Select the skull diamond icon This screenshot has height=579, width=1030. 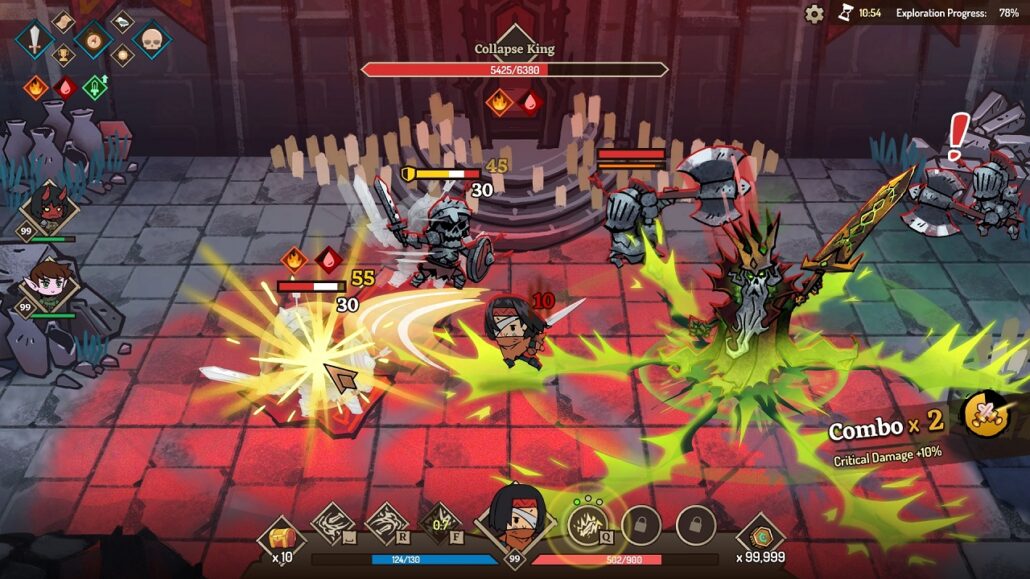pyautogui.click(x=152, y=40)
